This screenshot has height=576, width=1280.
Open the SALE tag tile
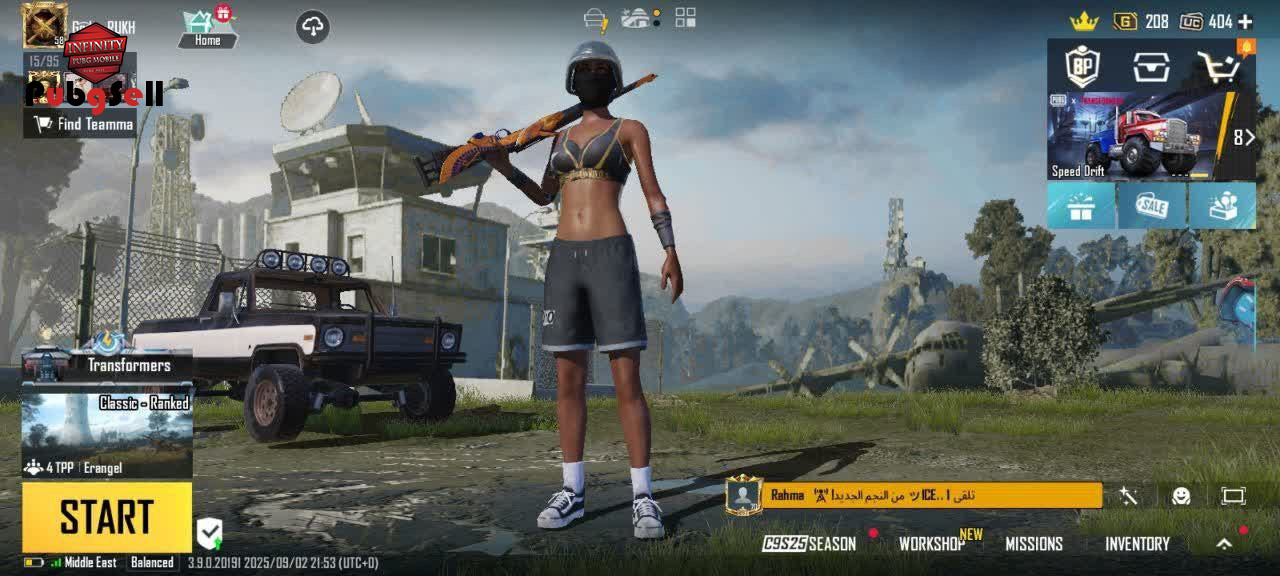1151,205
